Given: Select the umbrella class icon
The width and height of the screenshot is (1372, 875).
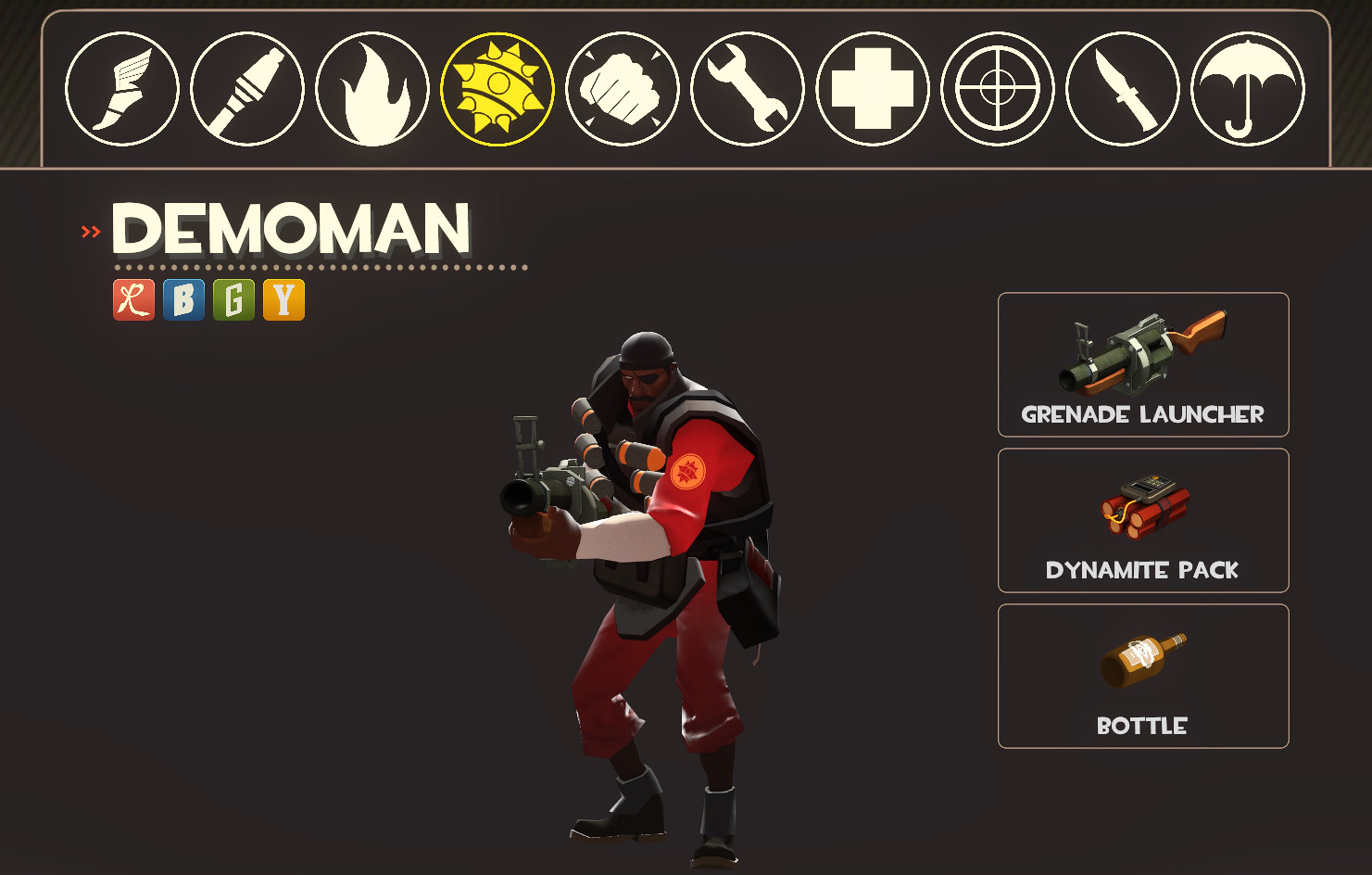Looking at the screenshot, I should point(1246,88).
